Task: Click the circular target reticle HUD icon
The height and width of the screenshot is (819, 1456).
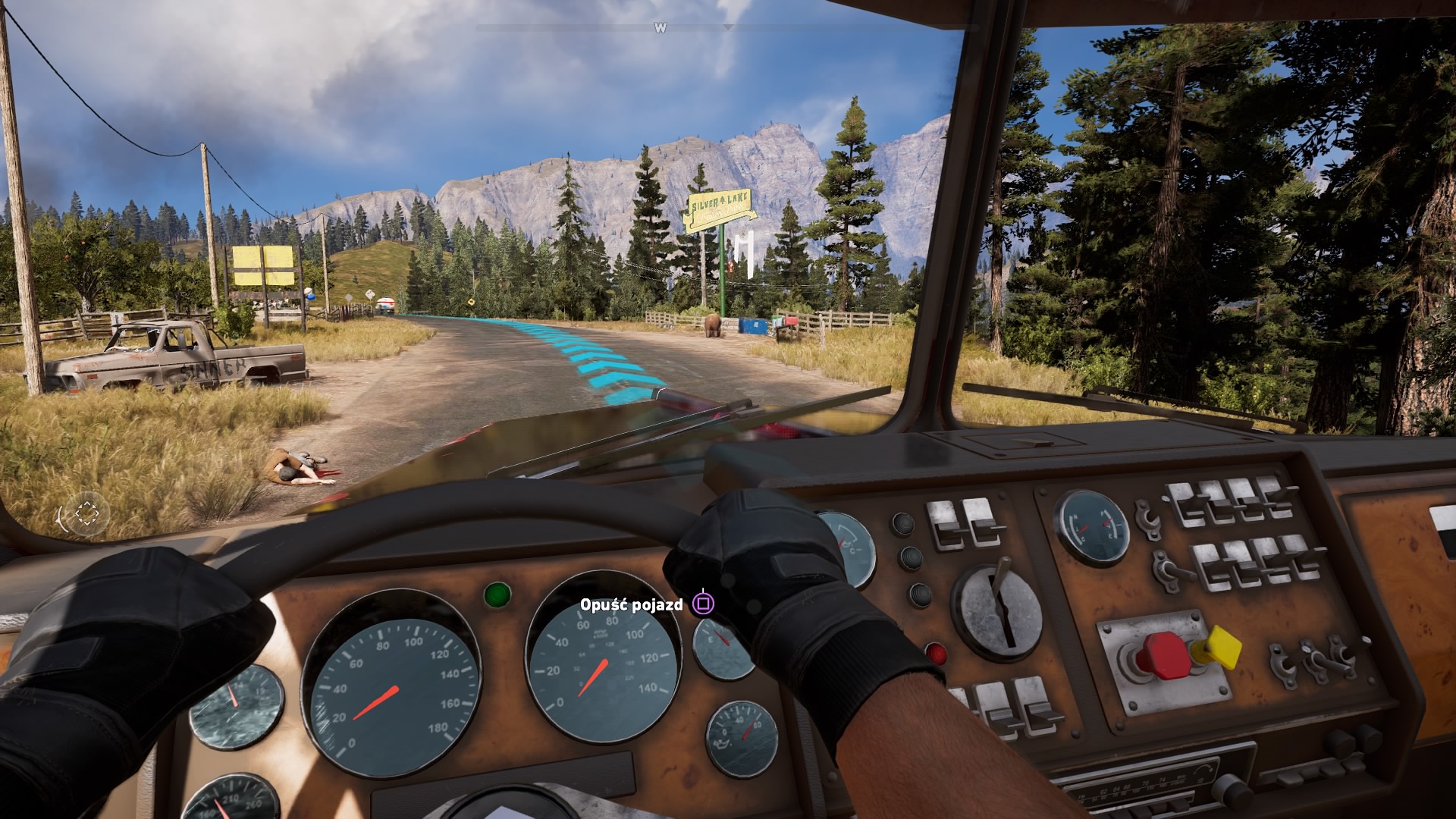Action: 86,513
